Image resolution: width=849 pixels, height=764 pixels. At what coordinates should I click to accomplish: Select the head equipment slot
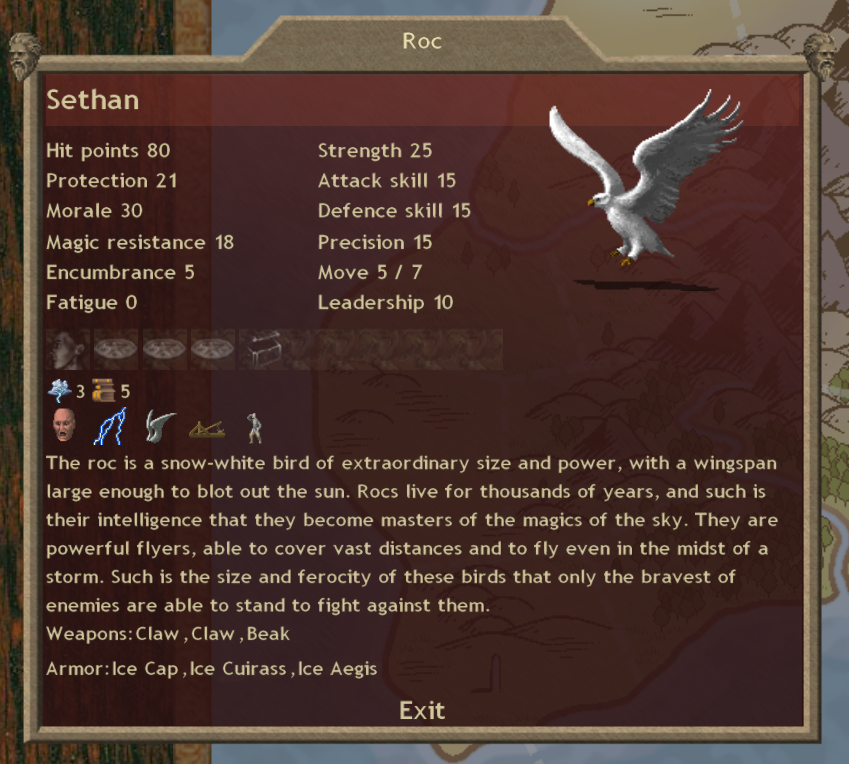(68, 350)
